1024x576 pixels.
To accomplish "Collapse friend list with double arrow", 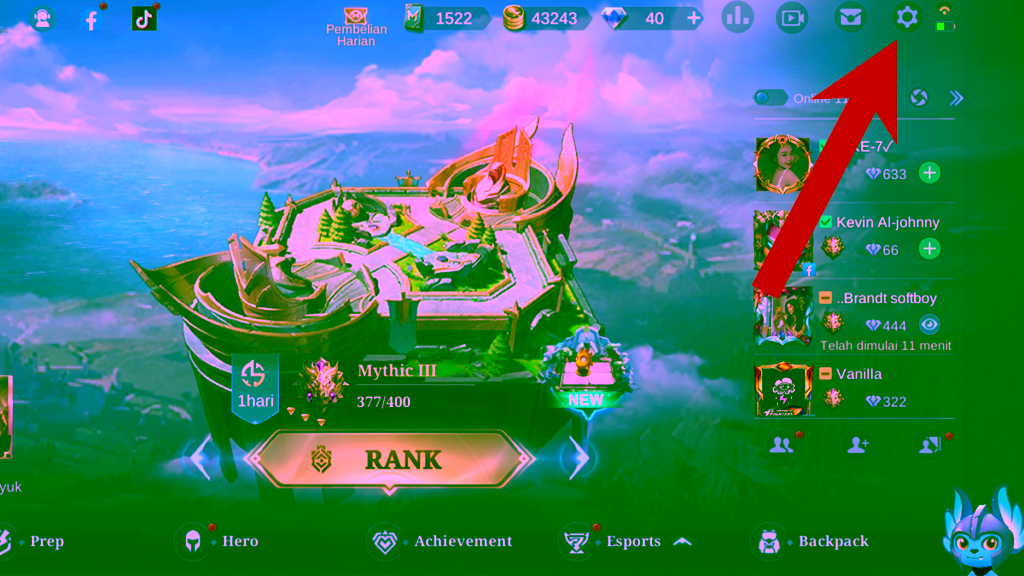I will pyautogui.click(x=956, y=98).
